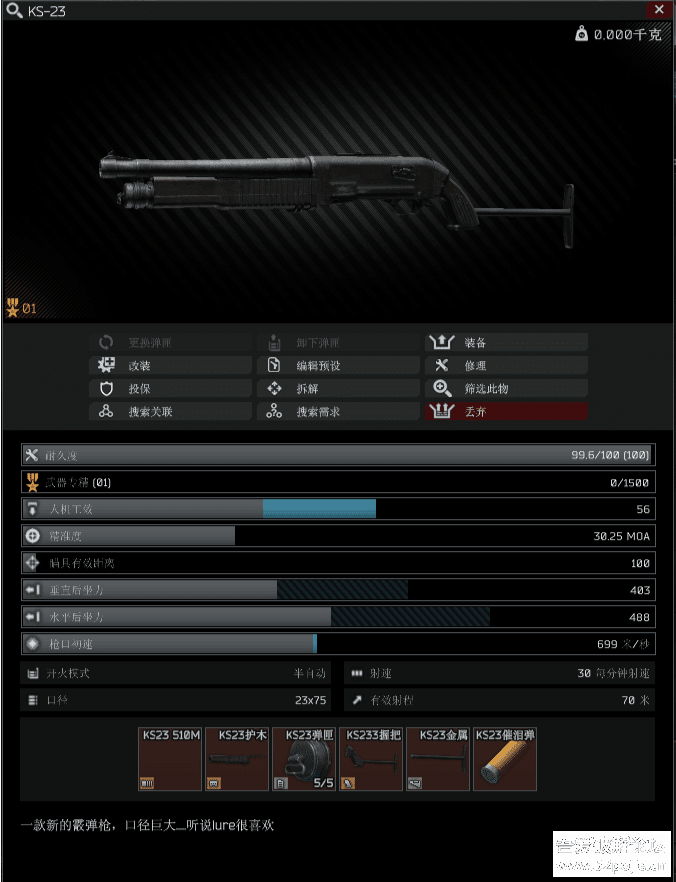
Task: Discard the weapon with 丢弃
Action: coord(506,411)
